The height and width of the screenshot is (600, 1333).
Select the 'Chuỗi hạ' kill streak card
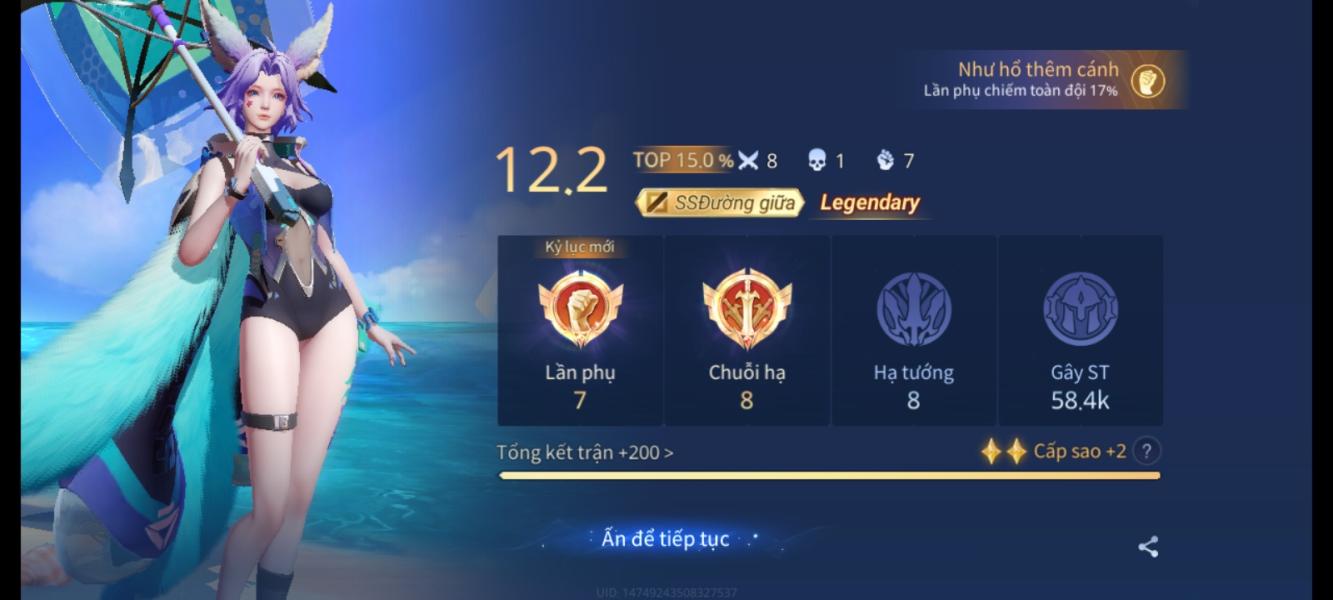[747, 330]
